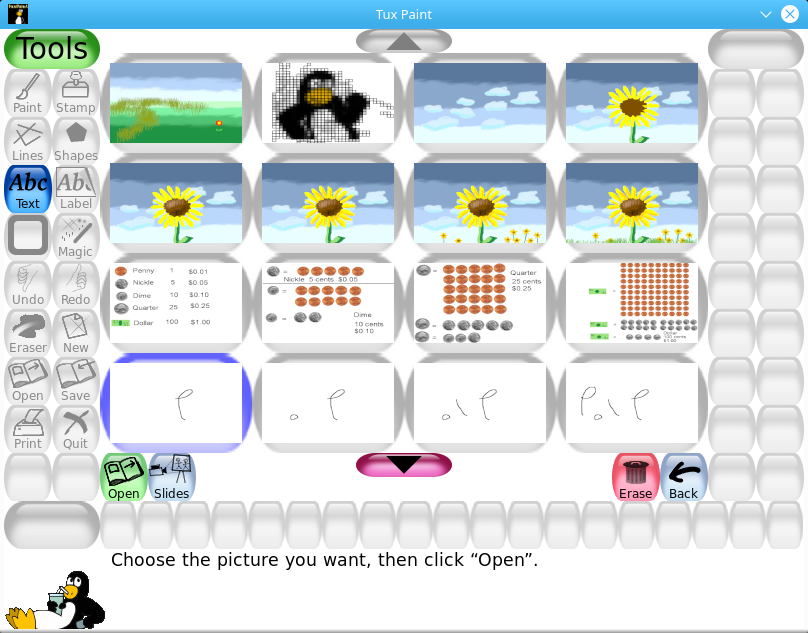
Task: Close the Tux Paint window
Action: coord(790,14)
